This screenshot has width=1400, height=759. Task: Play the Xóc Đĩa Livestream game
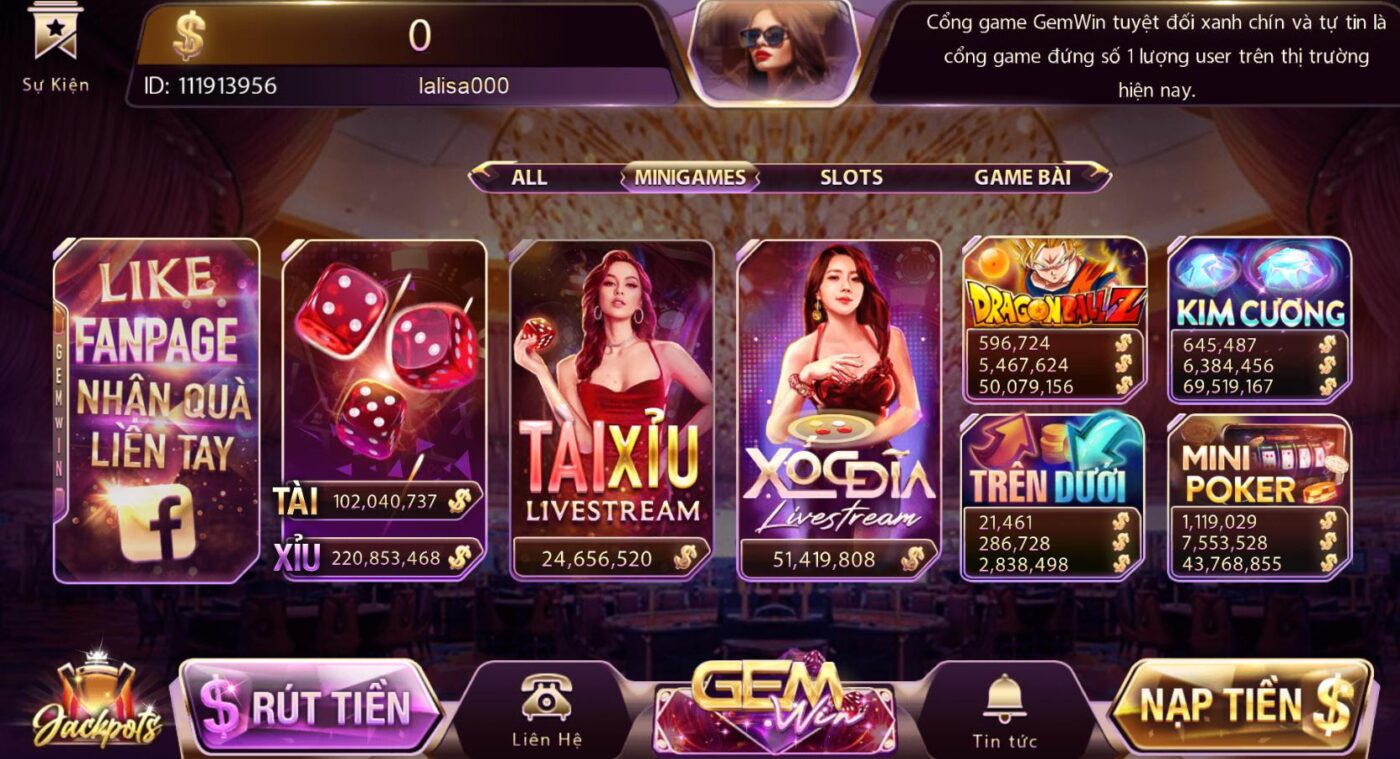[x=839, y=400]
